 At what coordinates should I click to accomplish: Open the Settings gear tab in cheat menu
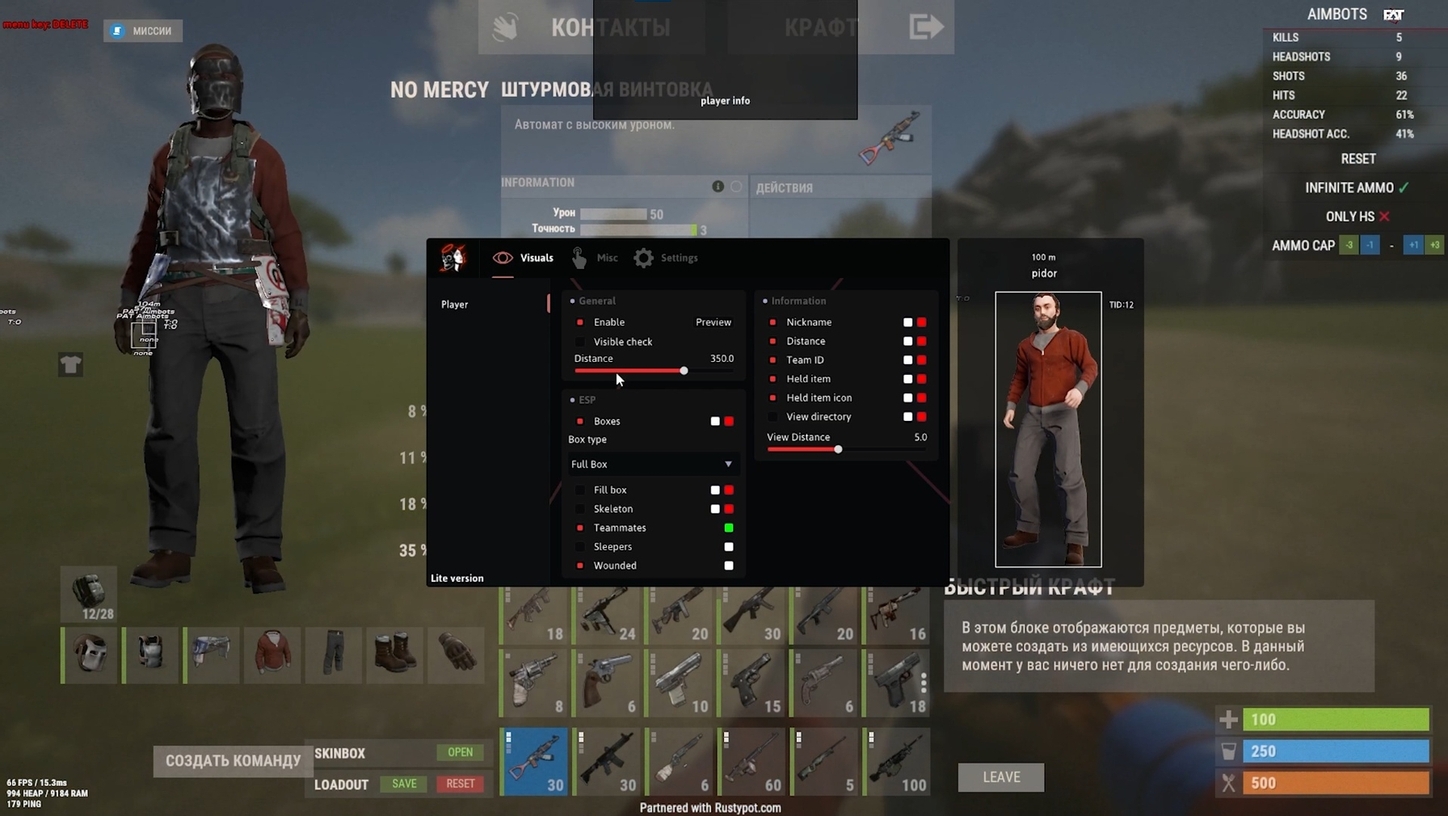[x=643, y=257]
